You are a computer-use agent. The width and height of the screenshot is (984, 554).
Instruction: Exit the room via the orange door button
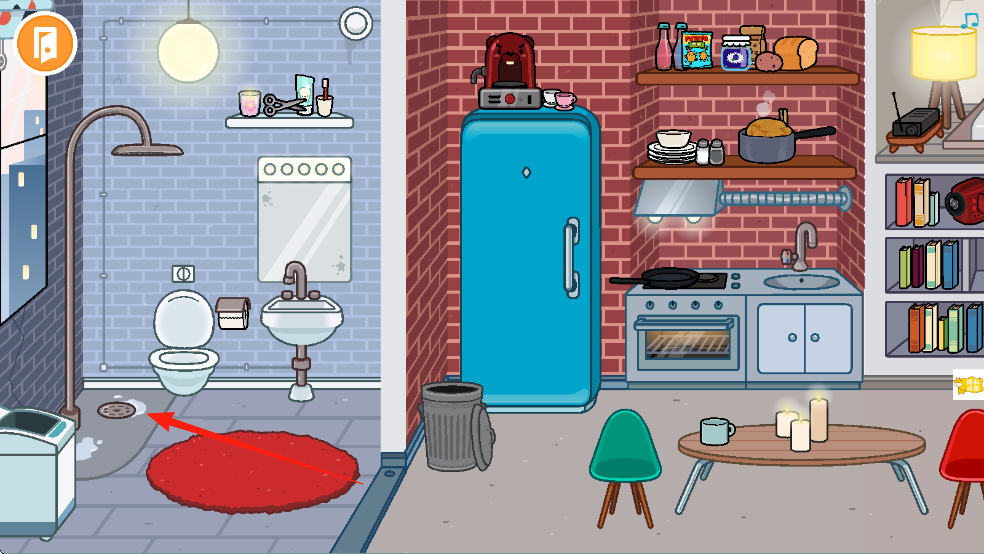point(46,42)
